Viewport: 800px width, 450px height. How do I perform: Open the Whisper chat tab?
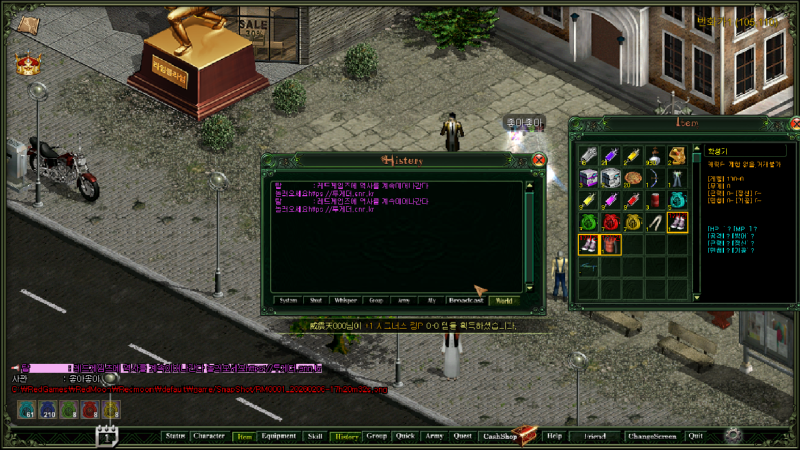tap(346, 299)
